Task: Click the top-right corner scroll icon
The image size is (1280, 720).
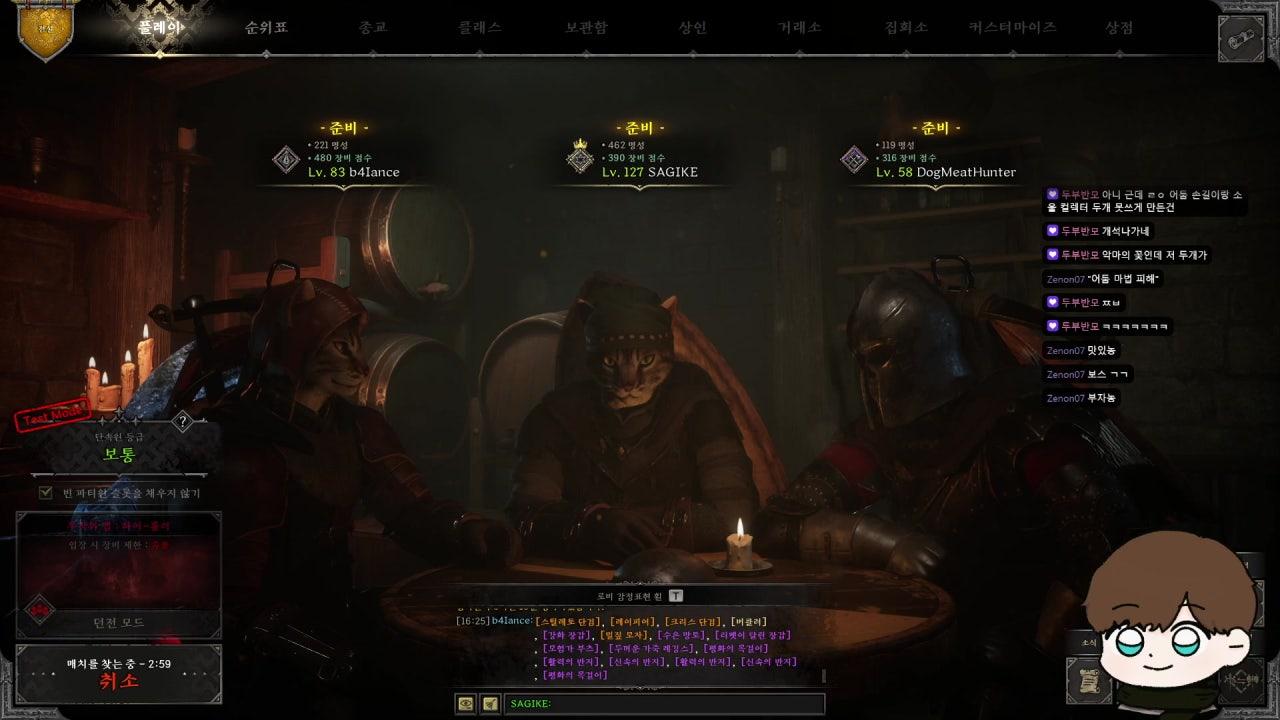Action: pos(1241,39)
